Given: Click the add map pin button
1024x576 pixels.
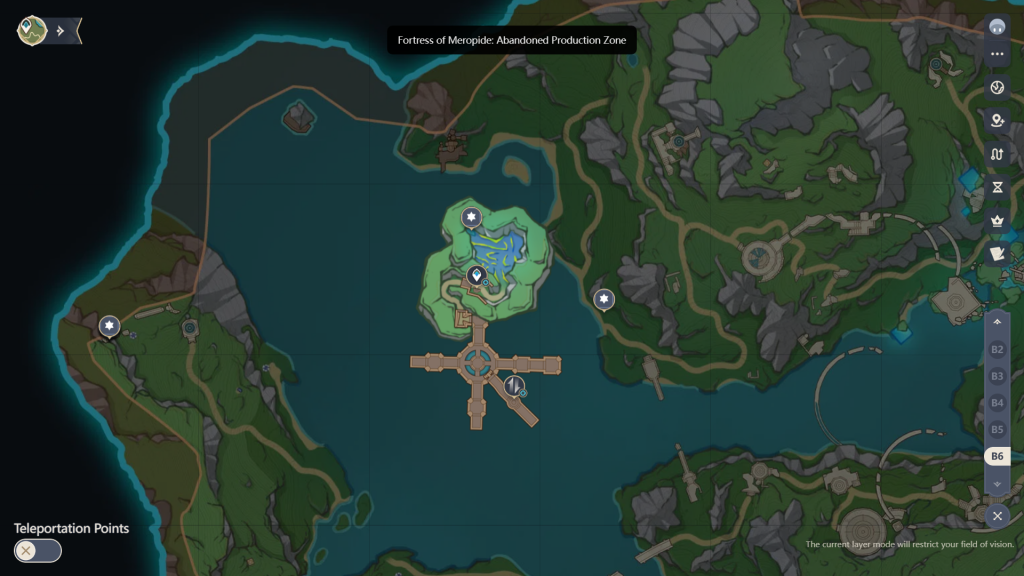Looking at the screenshot, I should pyautogui.click(x=997, y=121).
